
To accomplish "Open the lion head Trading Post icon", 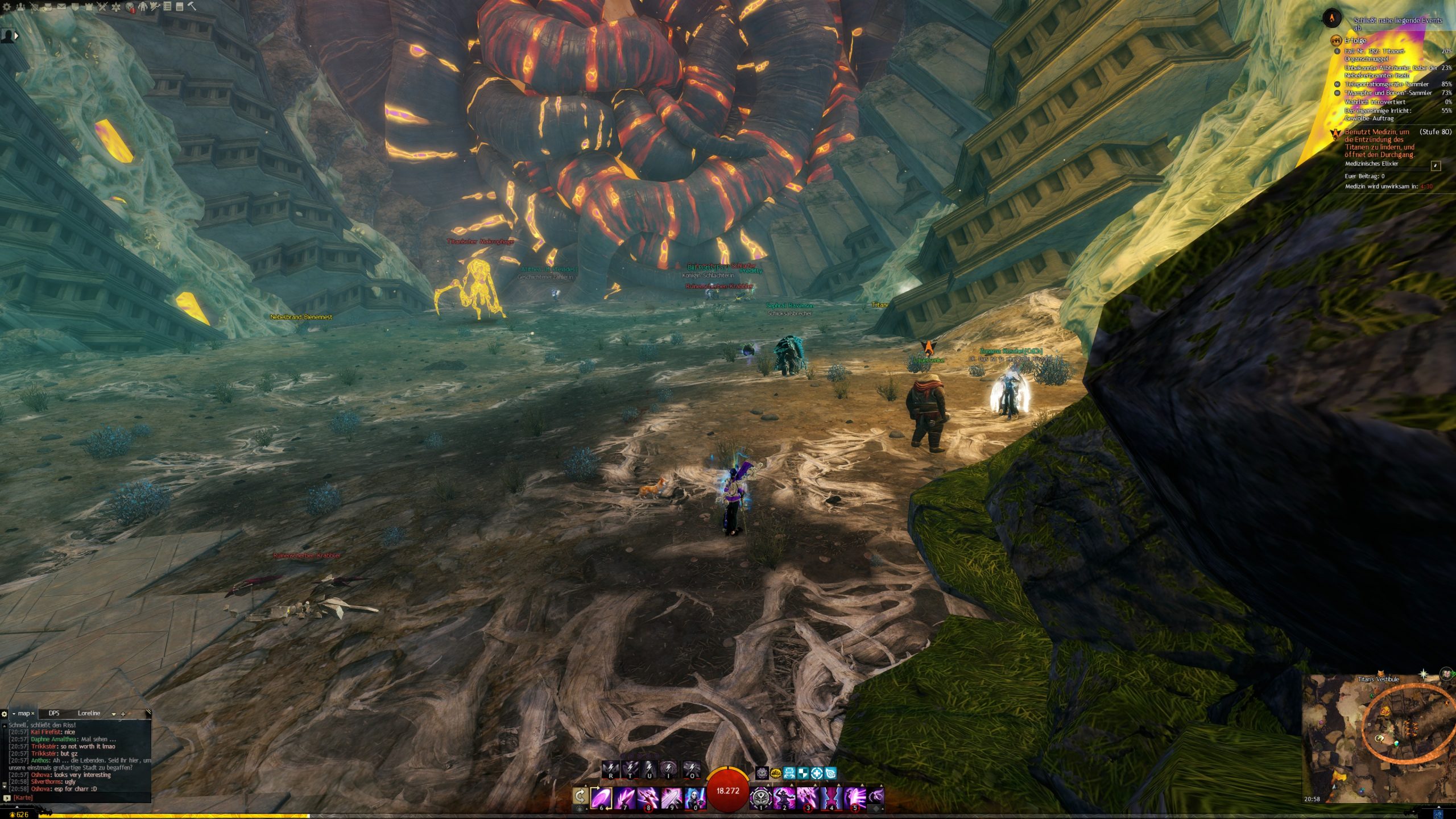I will pos(130,7).
